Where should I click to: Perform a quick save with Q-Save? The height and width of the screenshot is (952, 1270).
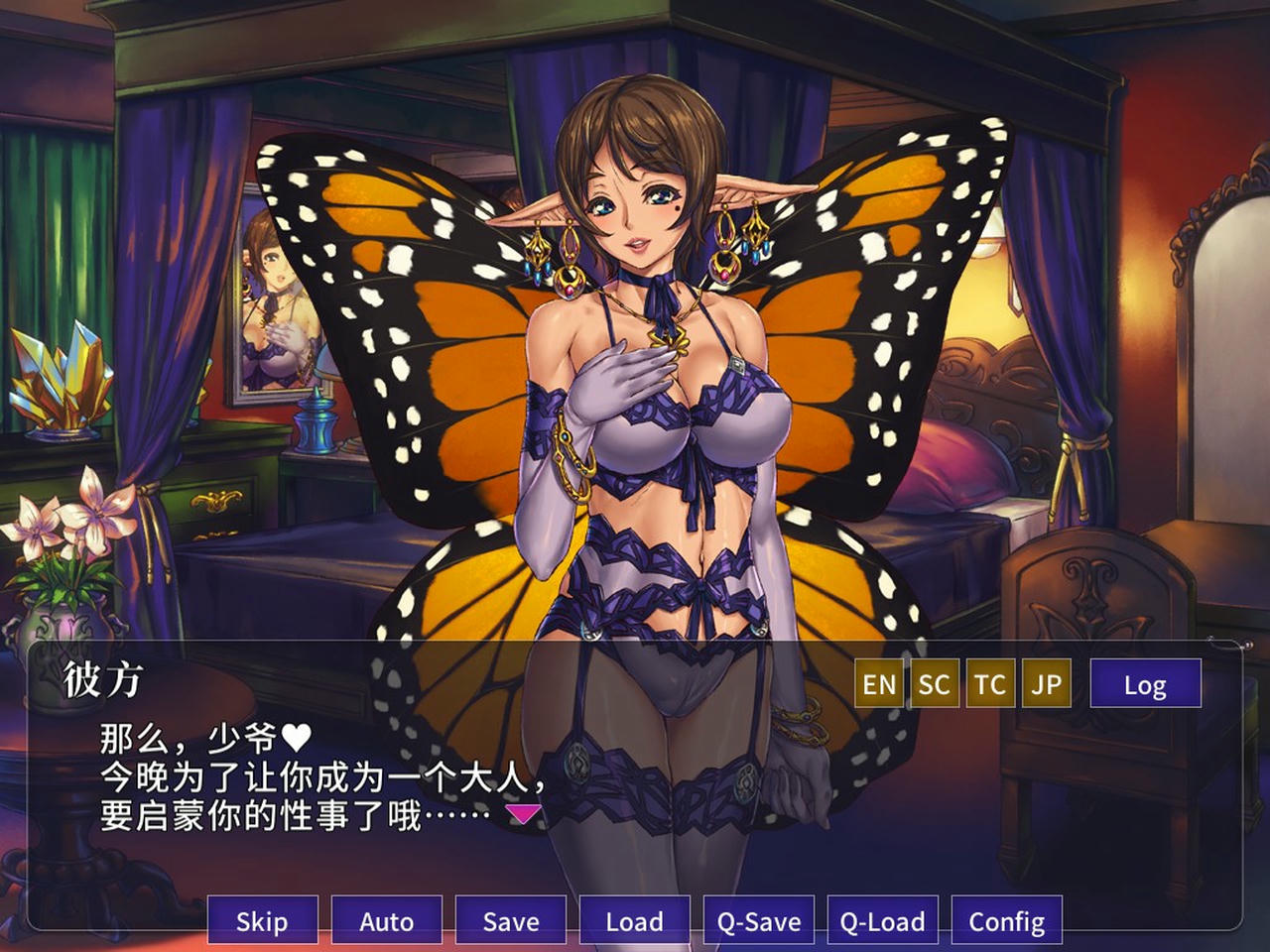tap(759, 920)
